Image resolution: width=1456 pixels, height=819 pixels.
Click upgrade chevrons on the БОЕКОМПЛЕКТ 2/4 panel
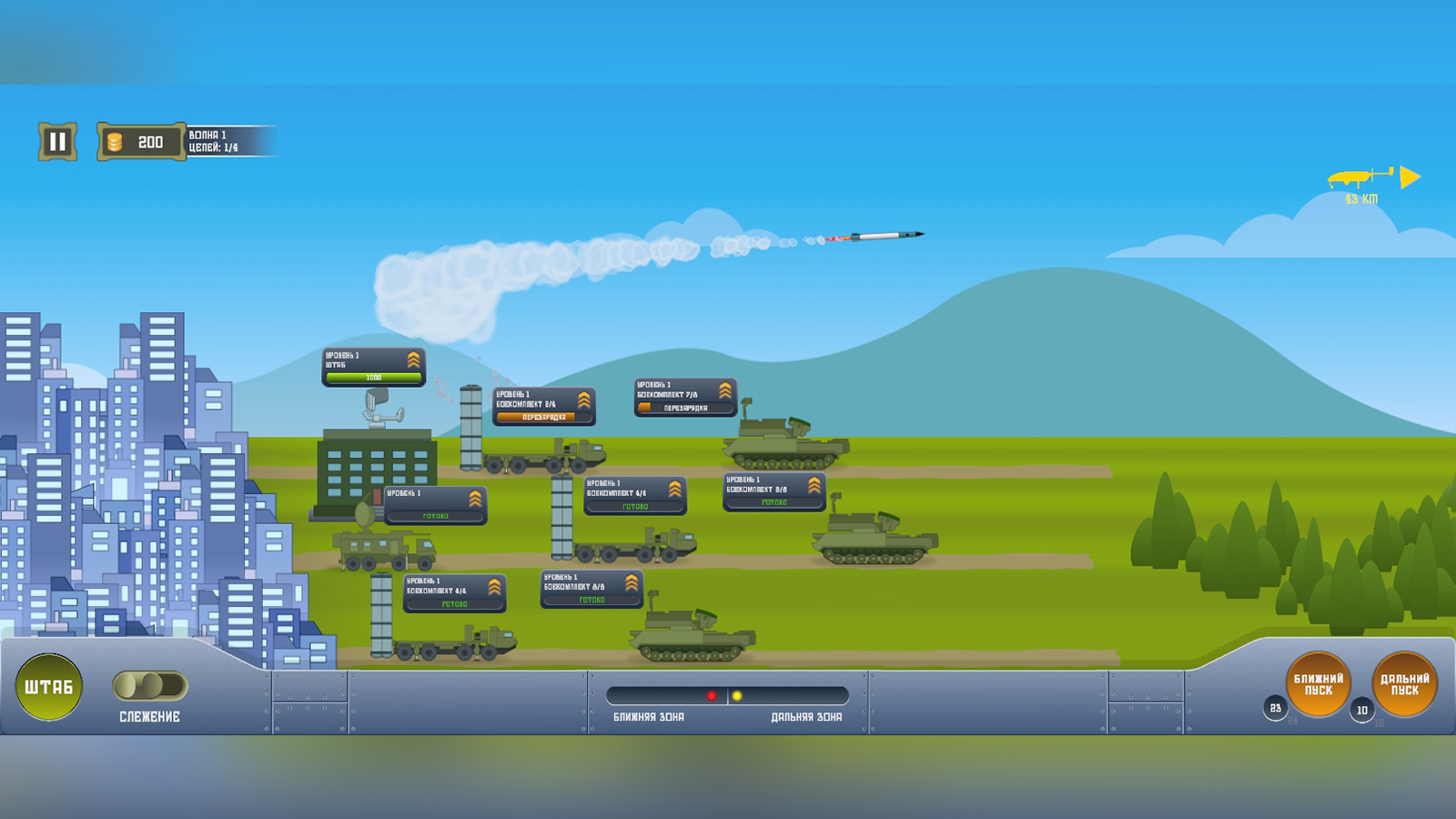point(585,399)
